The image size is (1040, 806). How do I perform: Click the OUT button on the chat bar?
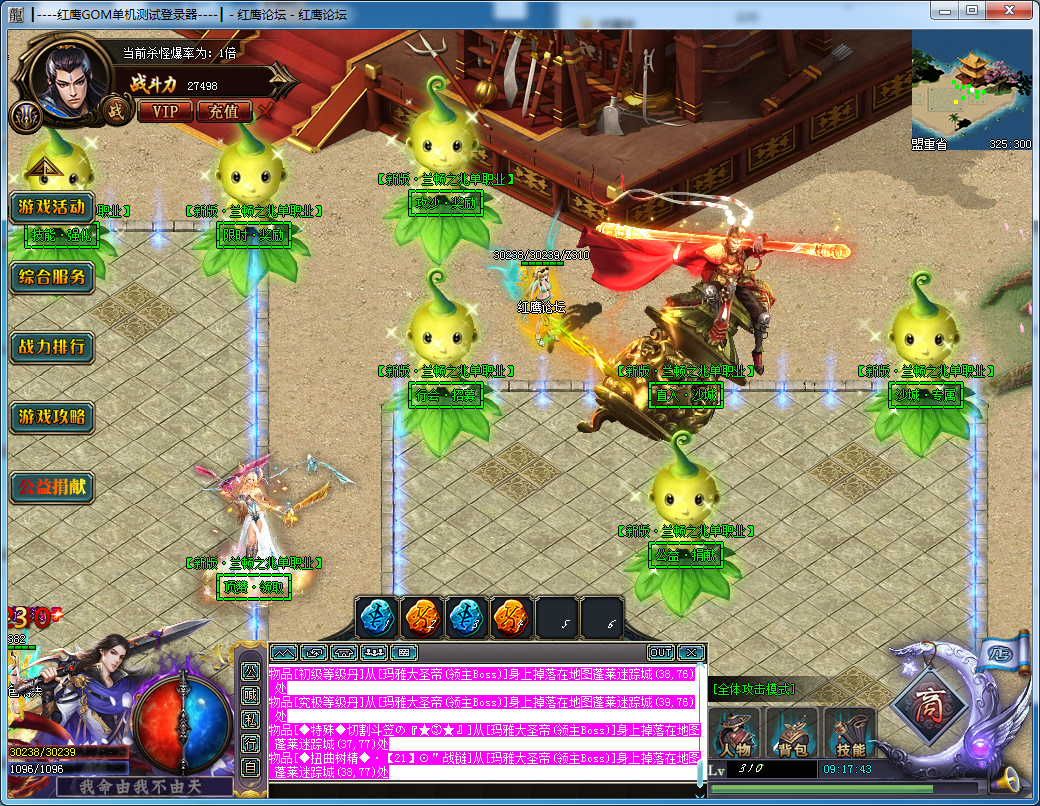[661, 653]
